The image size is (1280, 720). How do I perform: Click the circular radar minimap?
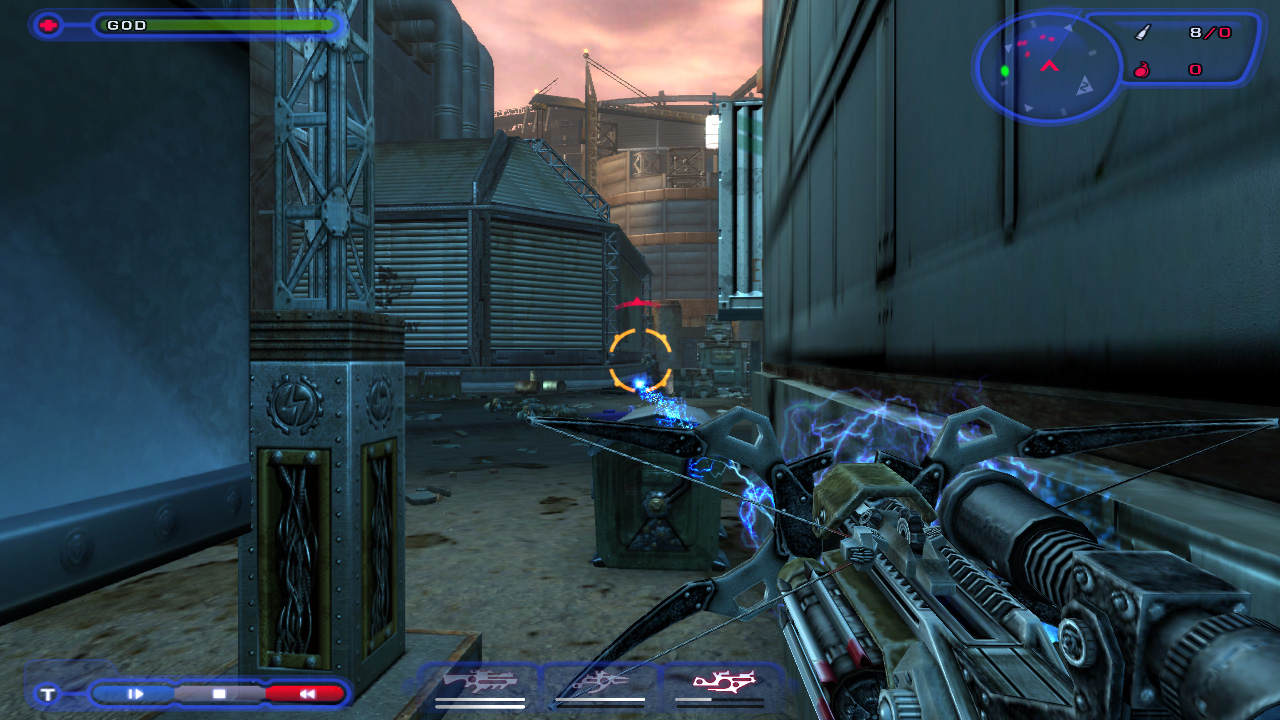1047,68
